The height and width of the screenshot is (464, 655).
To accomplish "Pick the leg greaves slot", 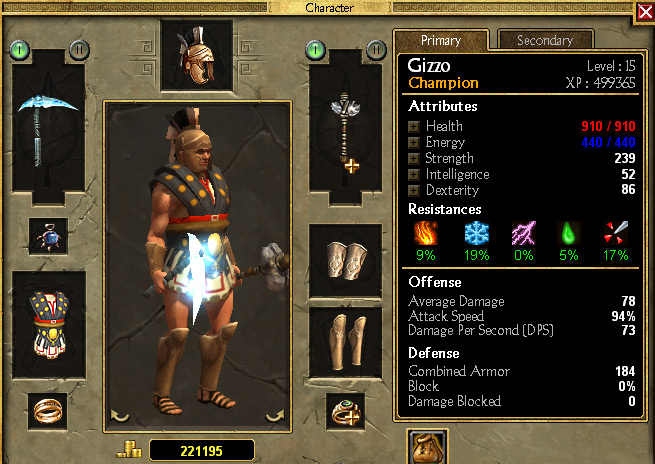I will [x=346, y=342].
